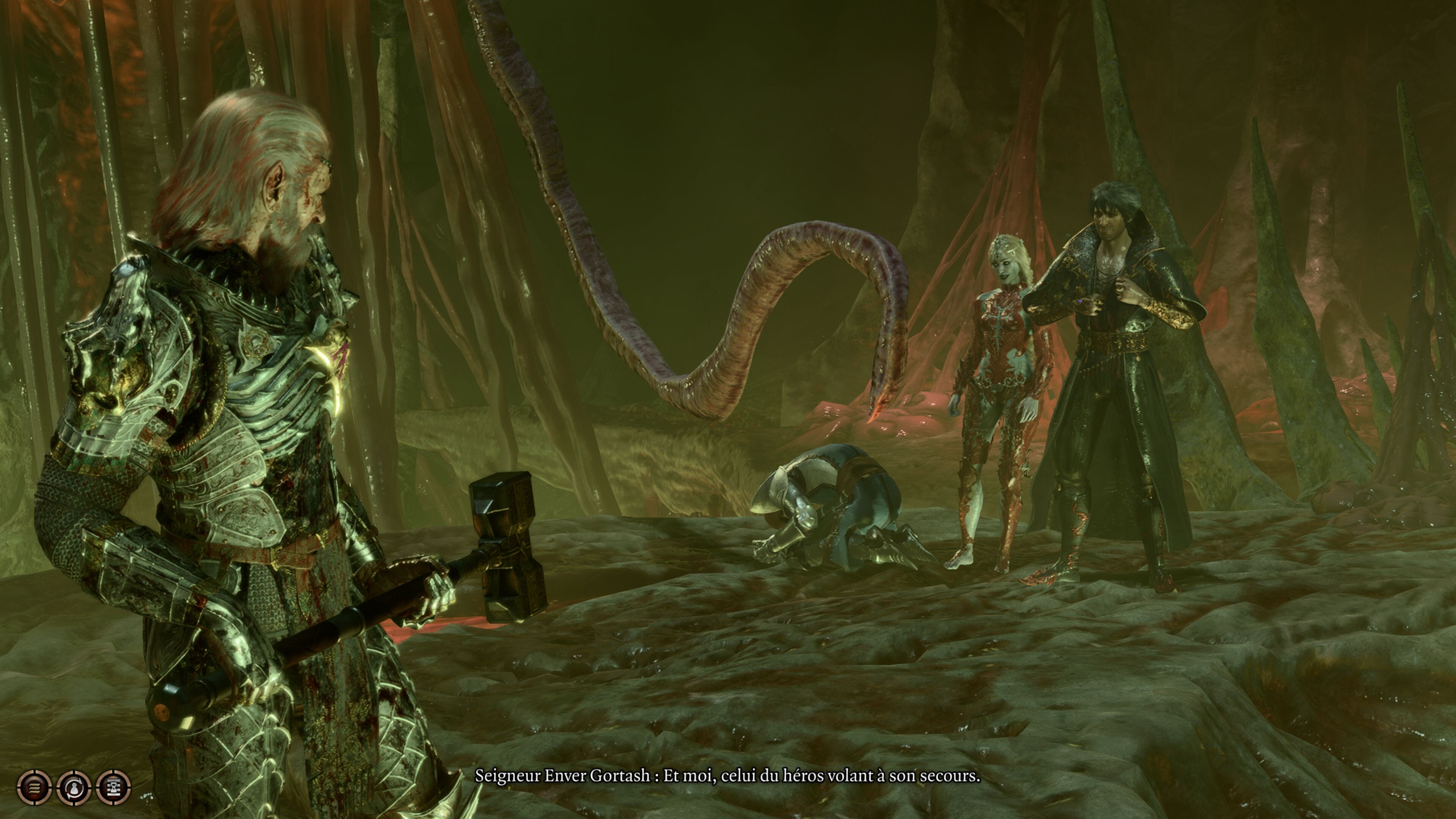Show the dialogue history hourglass button
This screenshot has height=819, width=1456.
[x=114, y=787]
